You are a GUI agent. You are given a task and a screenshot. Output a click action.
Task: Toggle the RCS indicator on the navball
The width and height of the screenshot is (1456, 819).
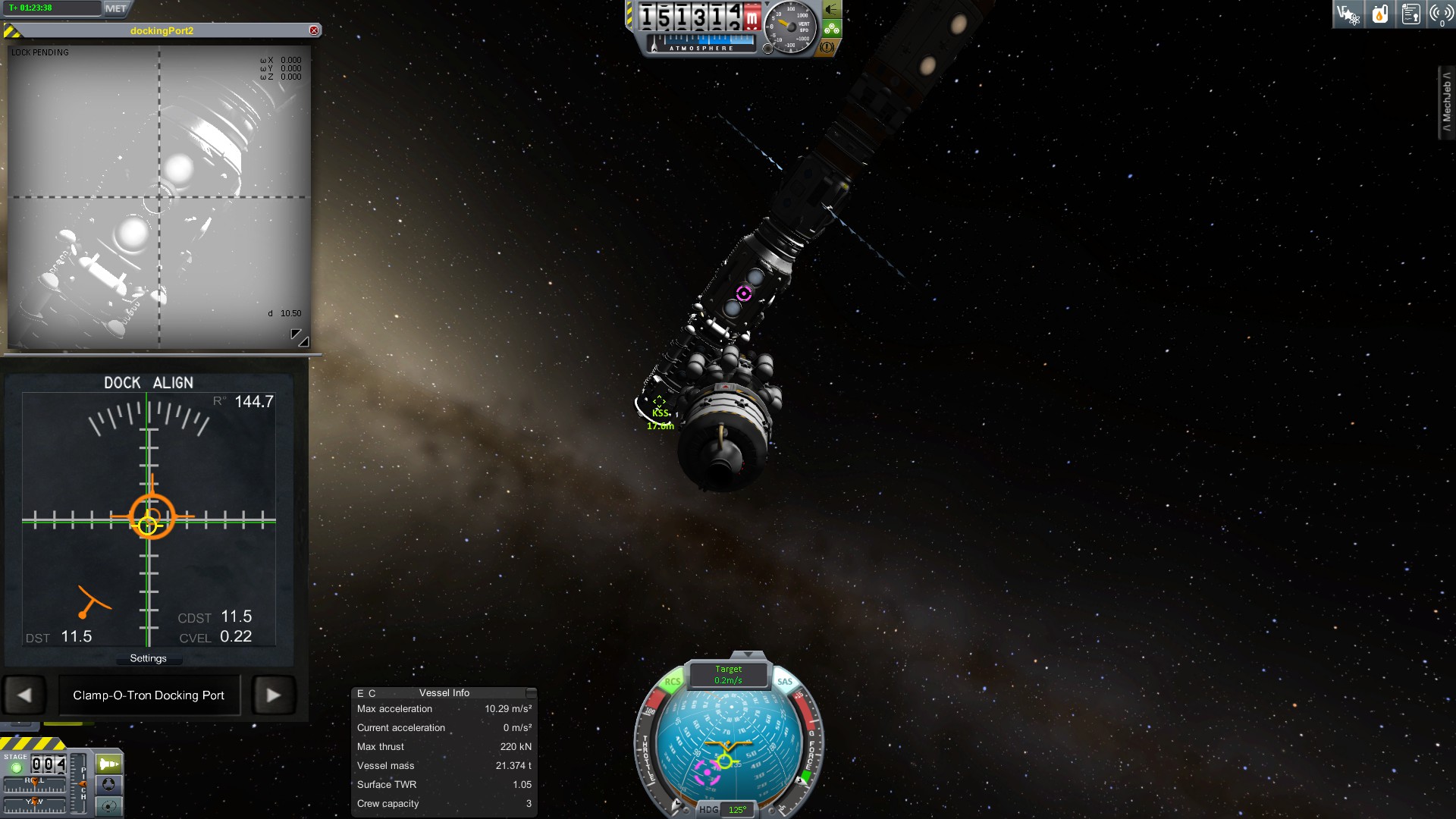672,682
